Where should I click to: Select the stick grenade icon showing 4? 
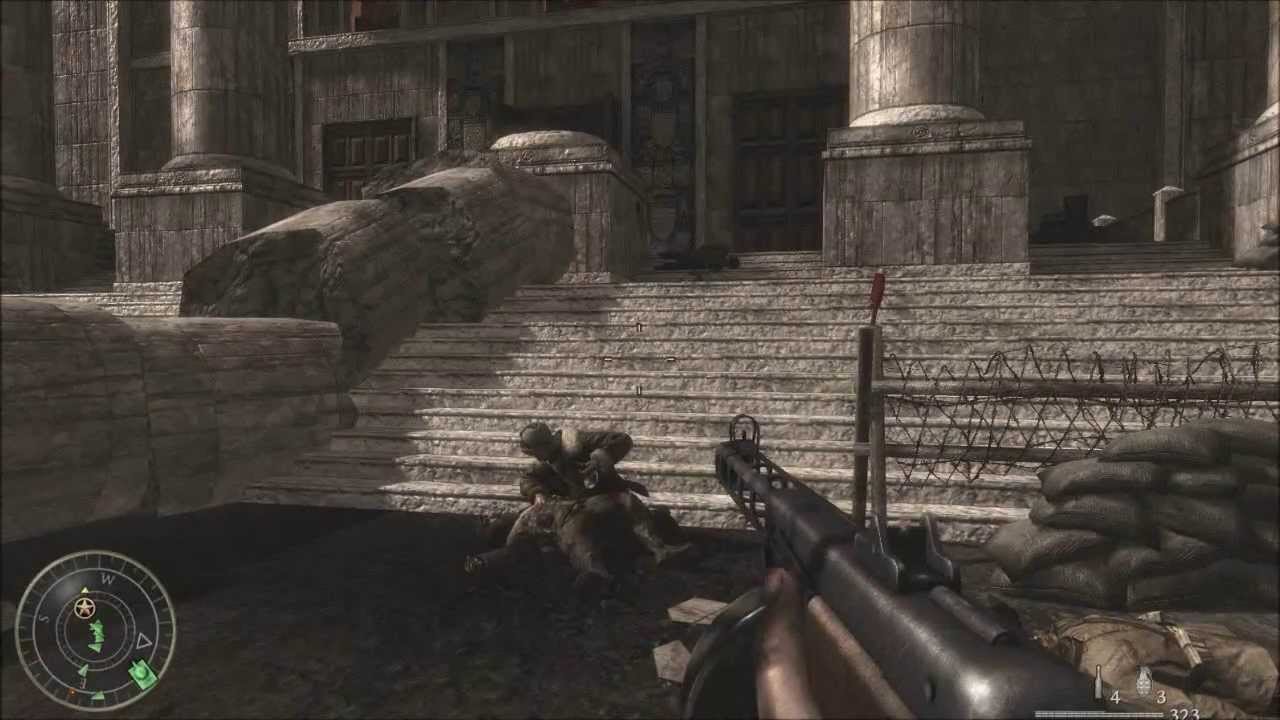[1097, 684]
